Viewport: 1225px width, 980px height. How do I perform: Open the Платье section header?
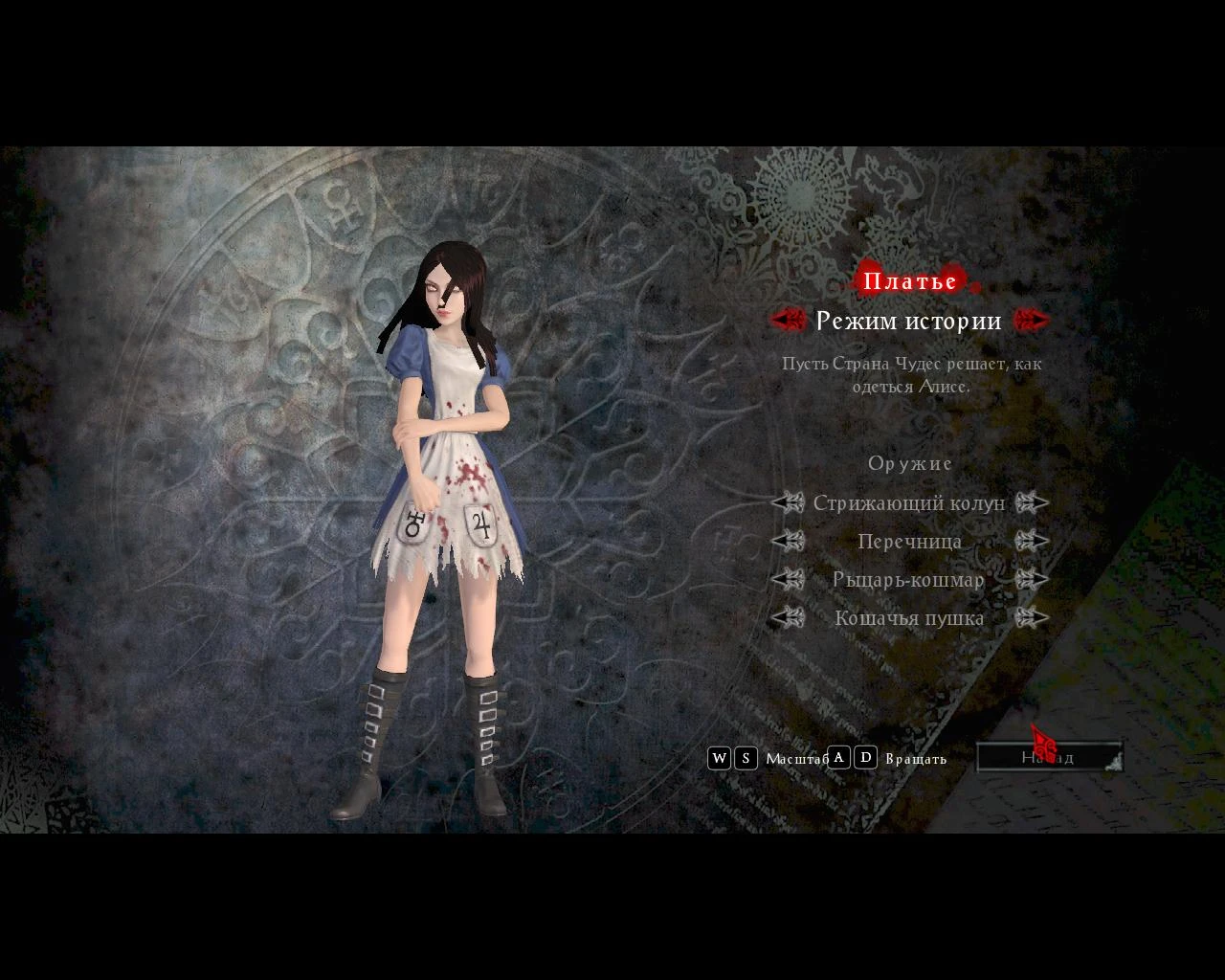910,280
